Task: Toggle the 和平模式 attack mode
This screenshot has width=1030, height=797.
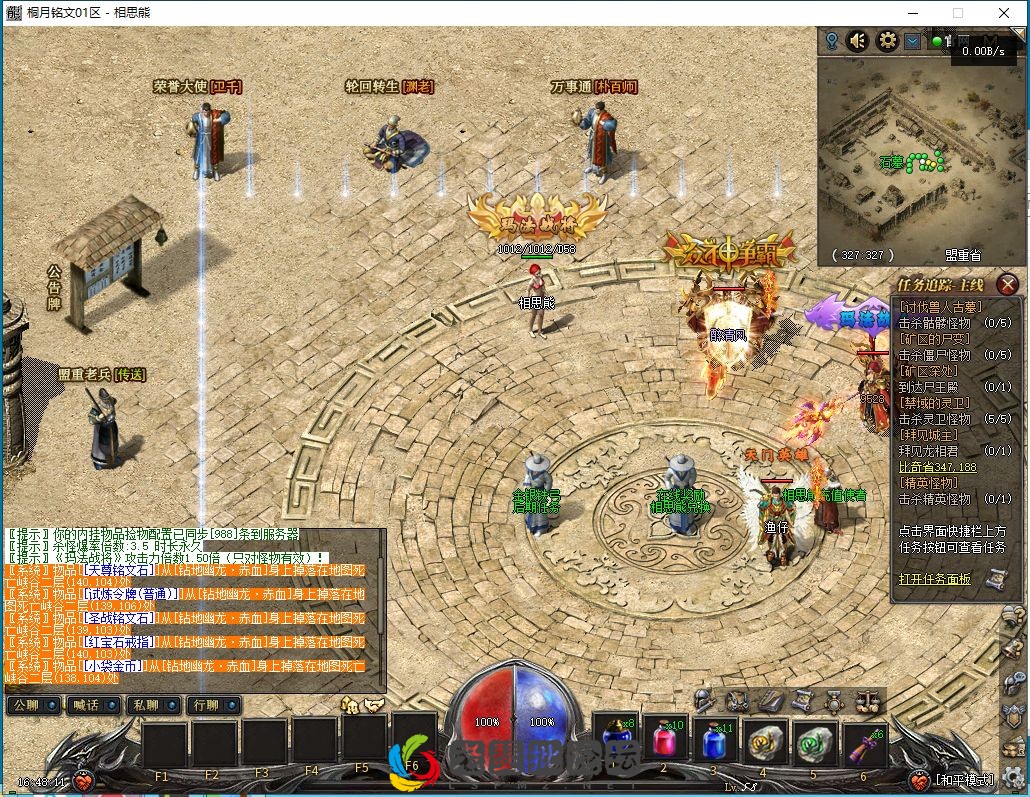Action: coord(964,780)
